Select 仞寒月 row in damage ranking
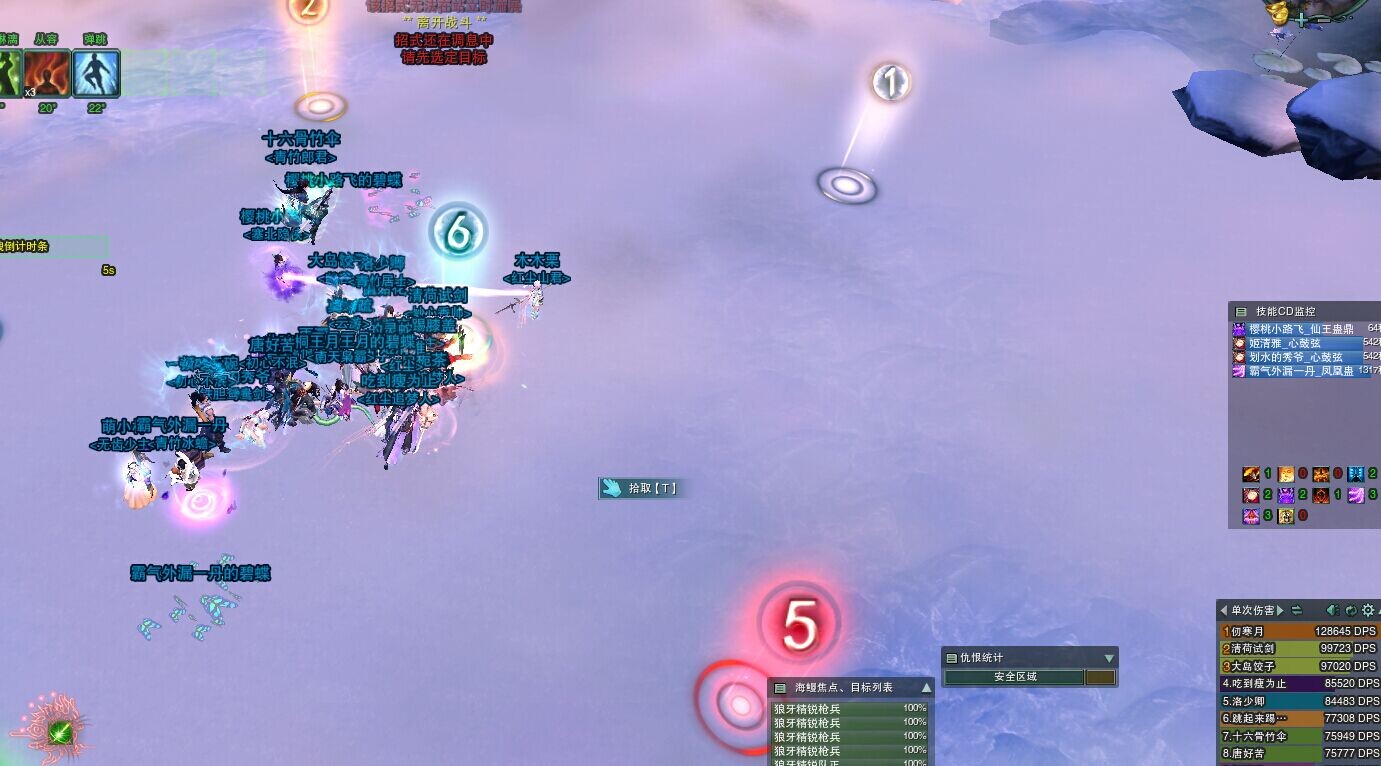Screen dimensions: 1381x766 point(1299,631)
